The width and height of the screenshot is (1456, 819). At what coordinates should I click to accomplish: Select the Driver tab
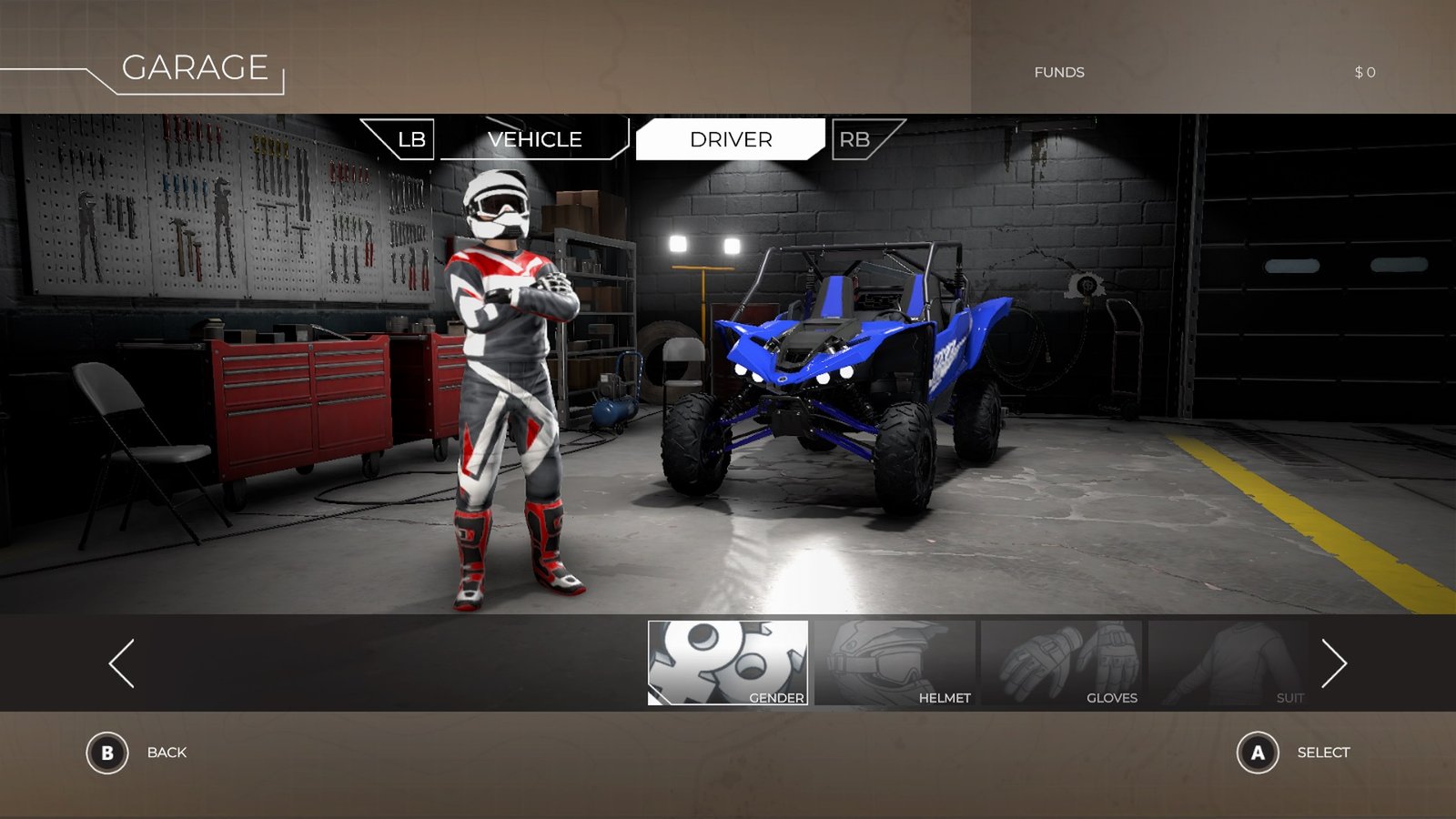[730, 139]
